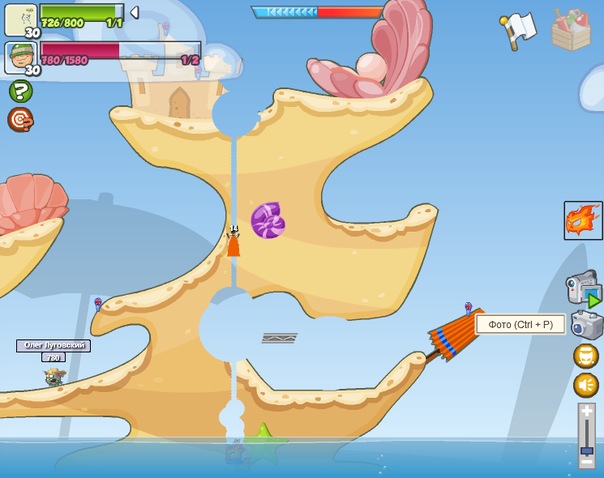Select the green-helmet soldier portrait
Image resolution: width=604 pixels, height=478 pixels.
(20, 57)
